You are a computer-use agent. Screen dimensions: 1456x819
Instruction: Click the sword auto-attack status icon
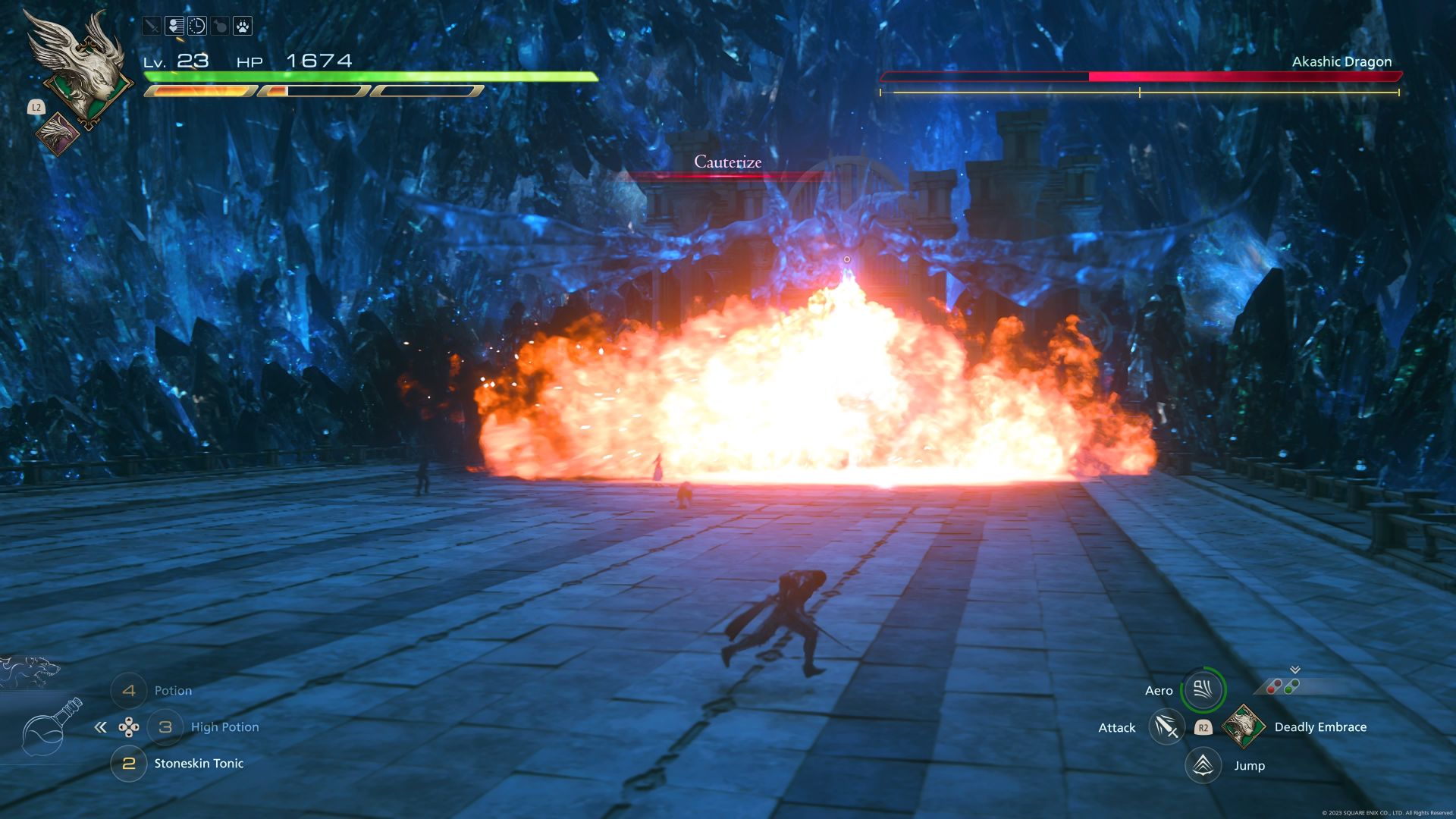[151, 25]
